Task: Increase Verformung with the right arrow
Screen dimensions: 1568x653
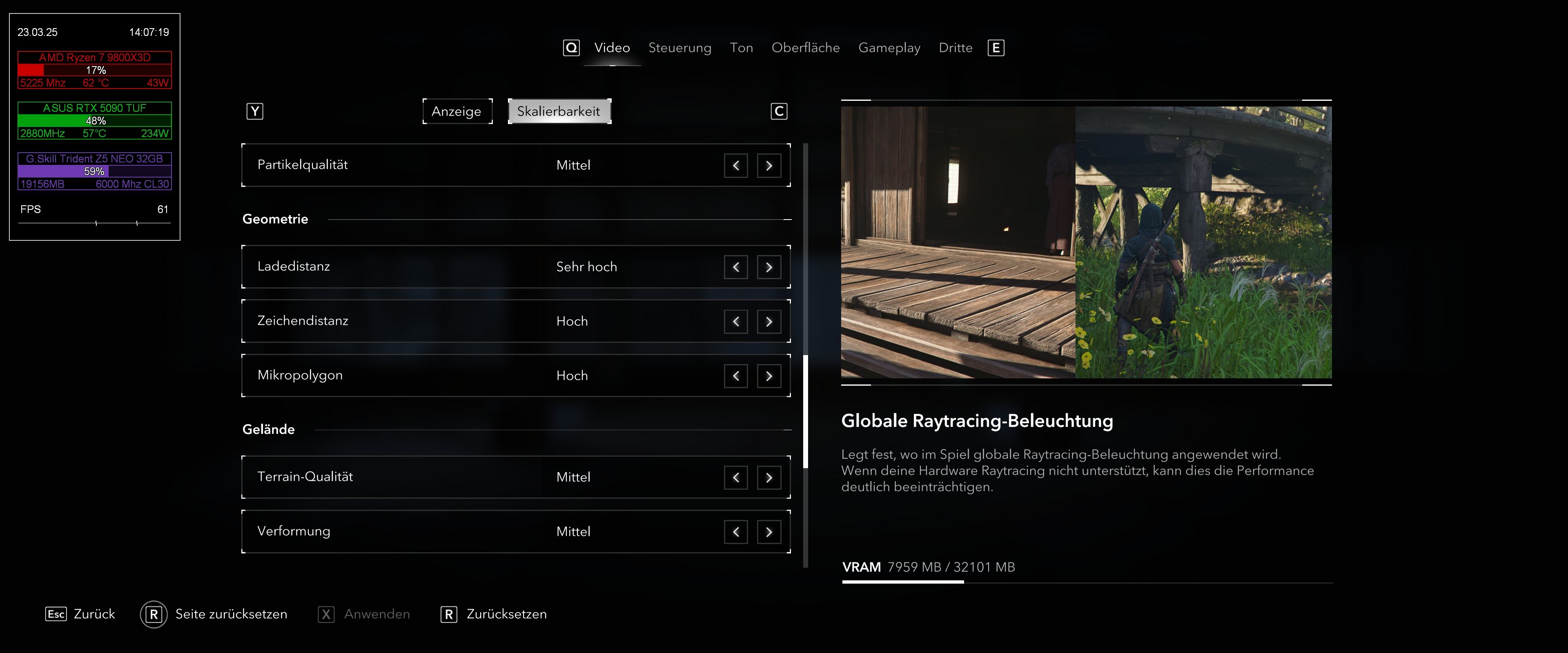Action: 769,532
